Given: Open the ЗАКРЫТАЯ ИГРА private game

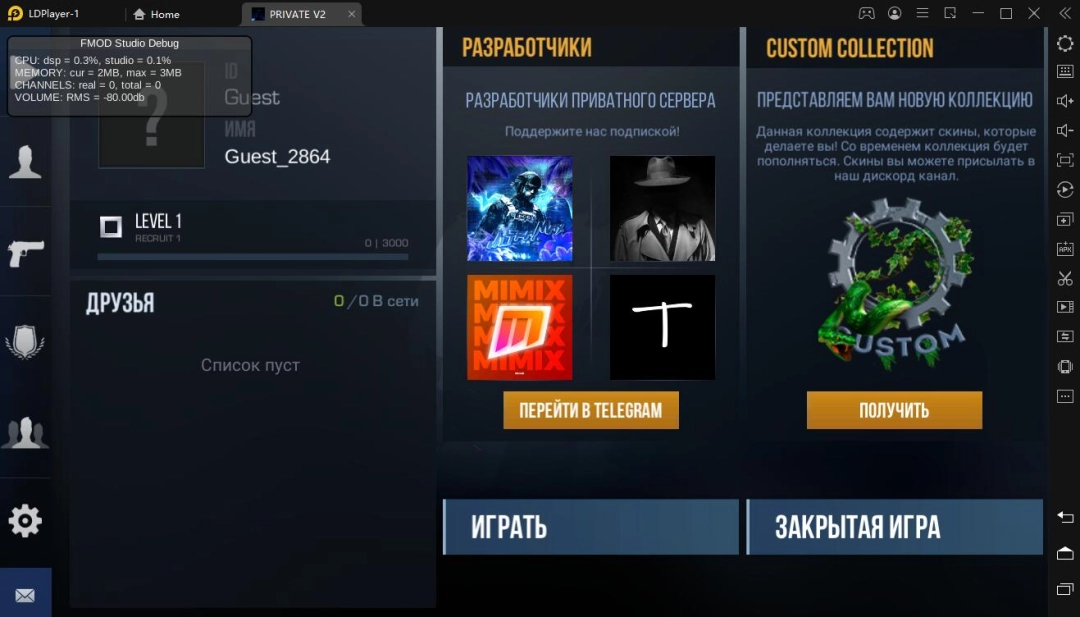Looking at the screenshot, I should click(894, 527).
